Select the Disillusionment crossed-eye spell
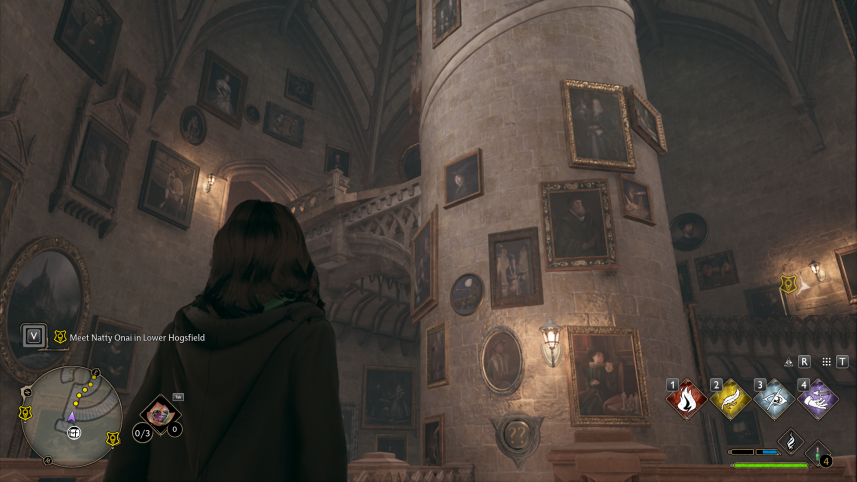857x482 pixels. [x=774, y=400]
